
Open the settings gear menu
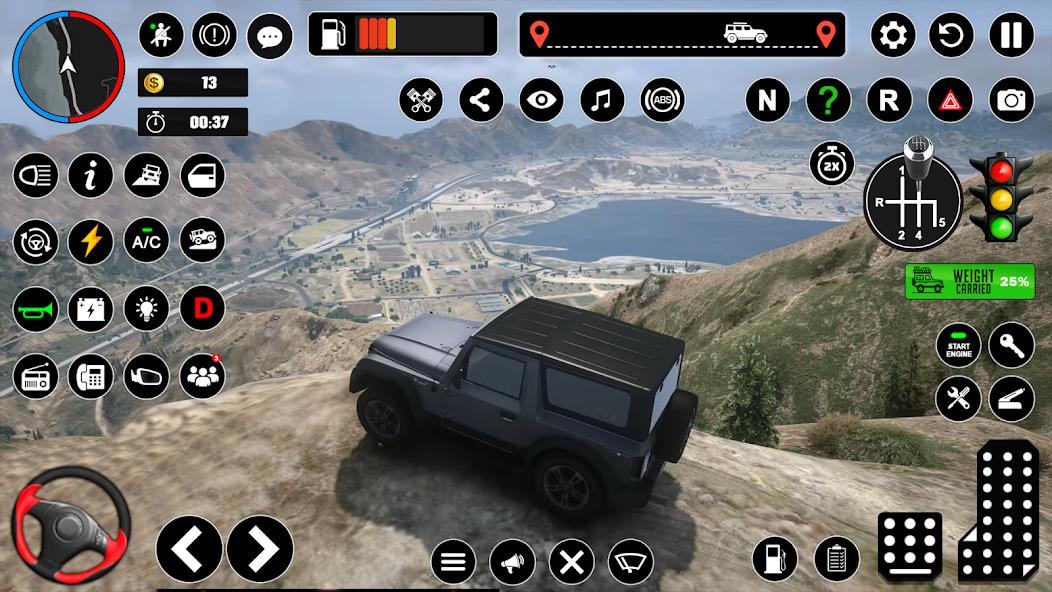pyautogui.click(x=893, y=36)
